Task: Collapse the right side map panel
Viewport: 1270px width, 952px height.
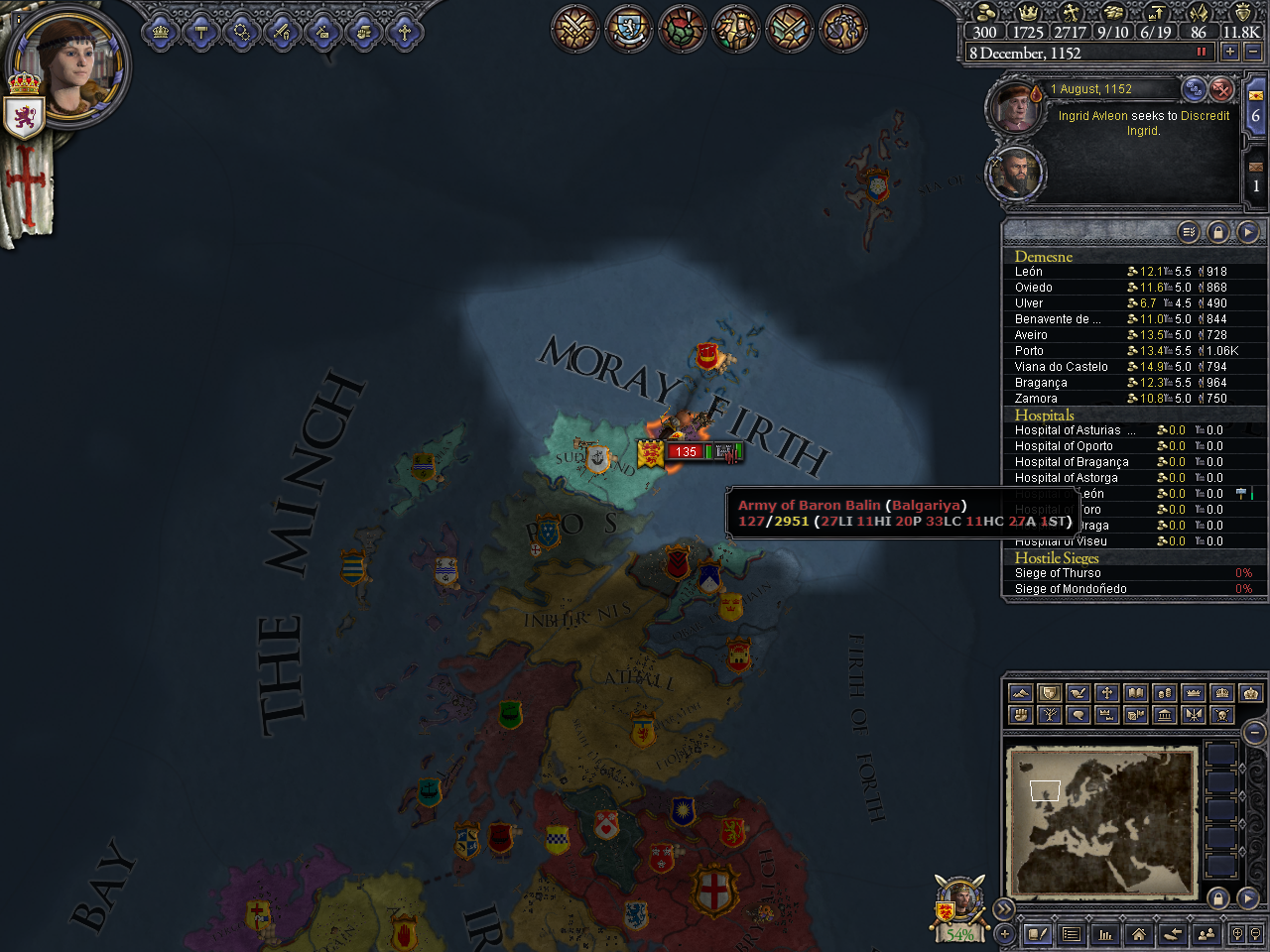Action: (1252, 731)
